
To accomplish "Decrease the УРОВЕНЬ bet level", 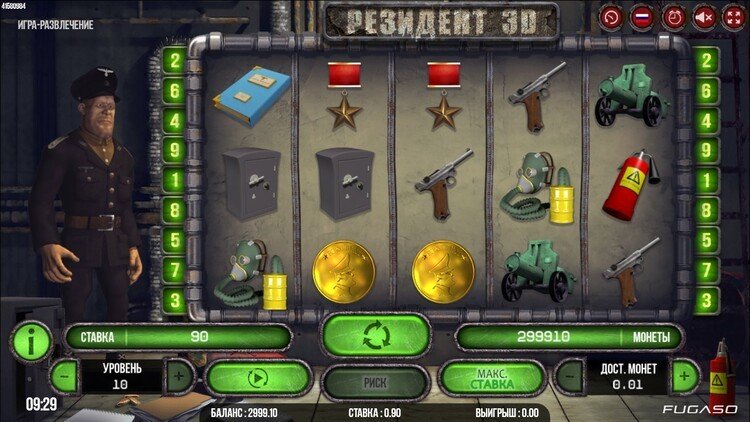I will point(63,378).
